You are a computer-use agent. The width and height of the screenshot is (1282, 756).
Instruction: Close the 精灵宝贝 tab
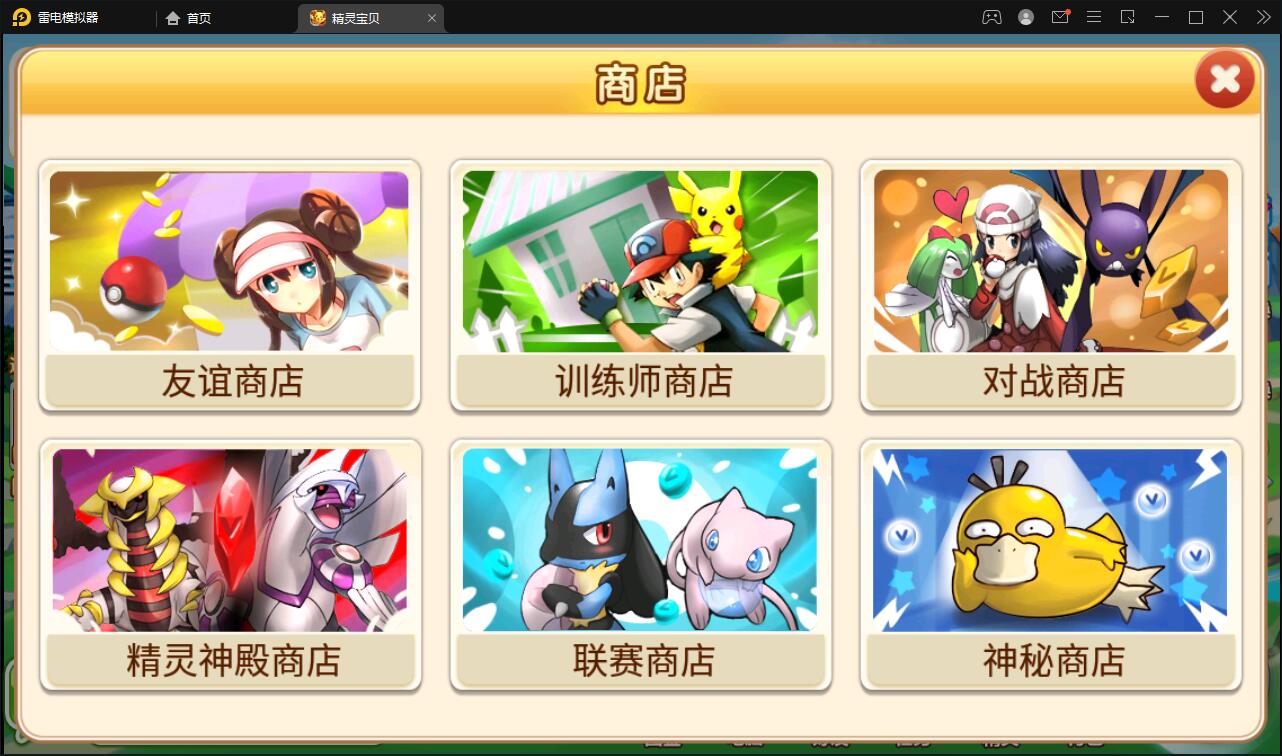(x=431, y=17)
